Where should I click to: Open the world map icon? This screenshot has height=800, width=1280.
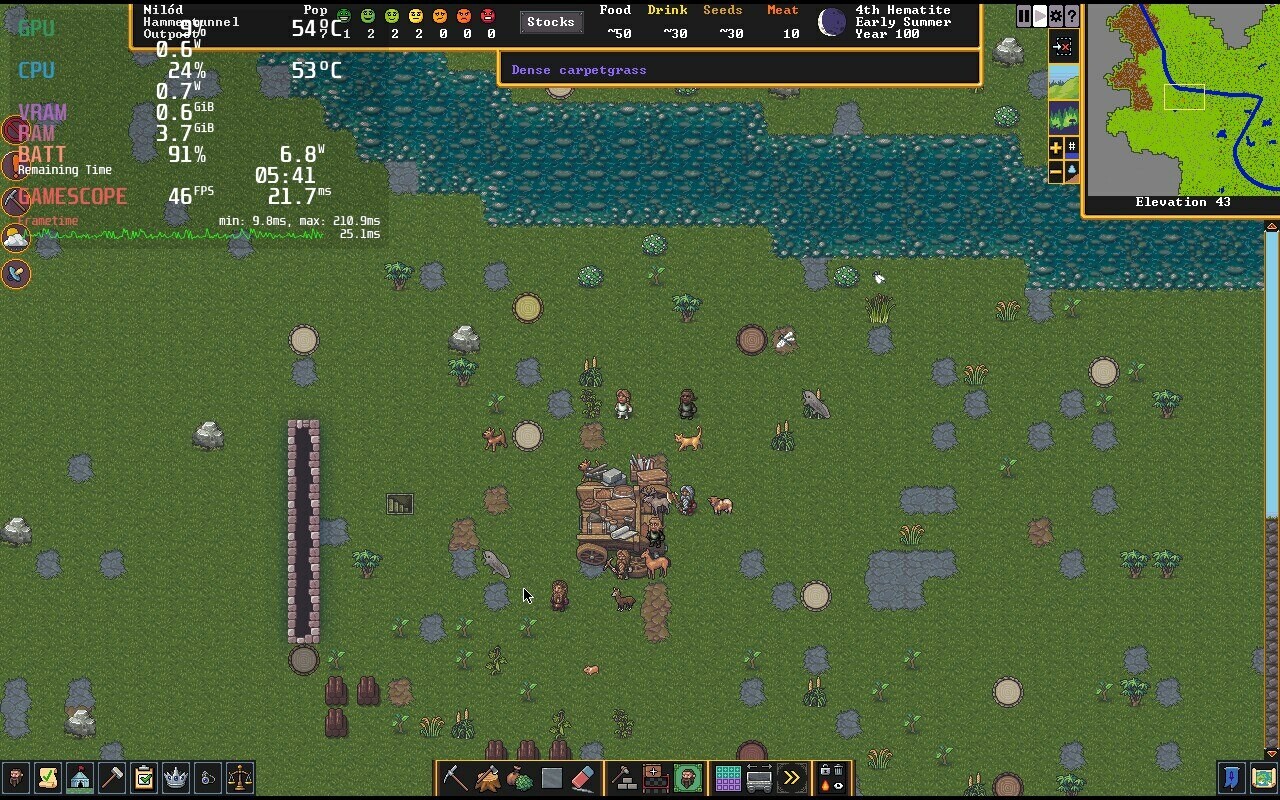tap(1264, 777)
